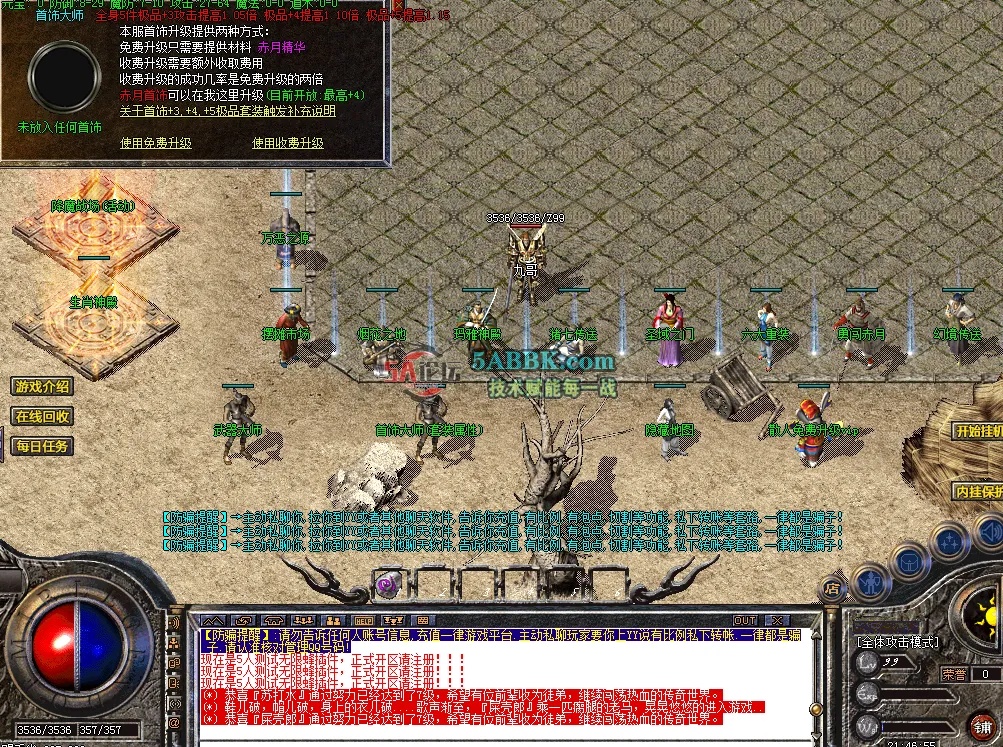Open the 每日任务 daily quests button

[42, 446]
